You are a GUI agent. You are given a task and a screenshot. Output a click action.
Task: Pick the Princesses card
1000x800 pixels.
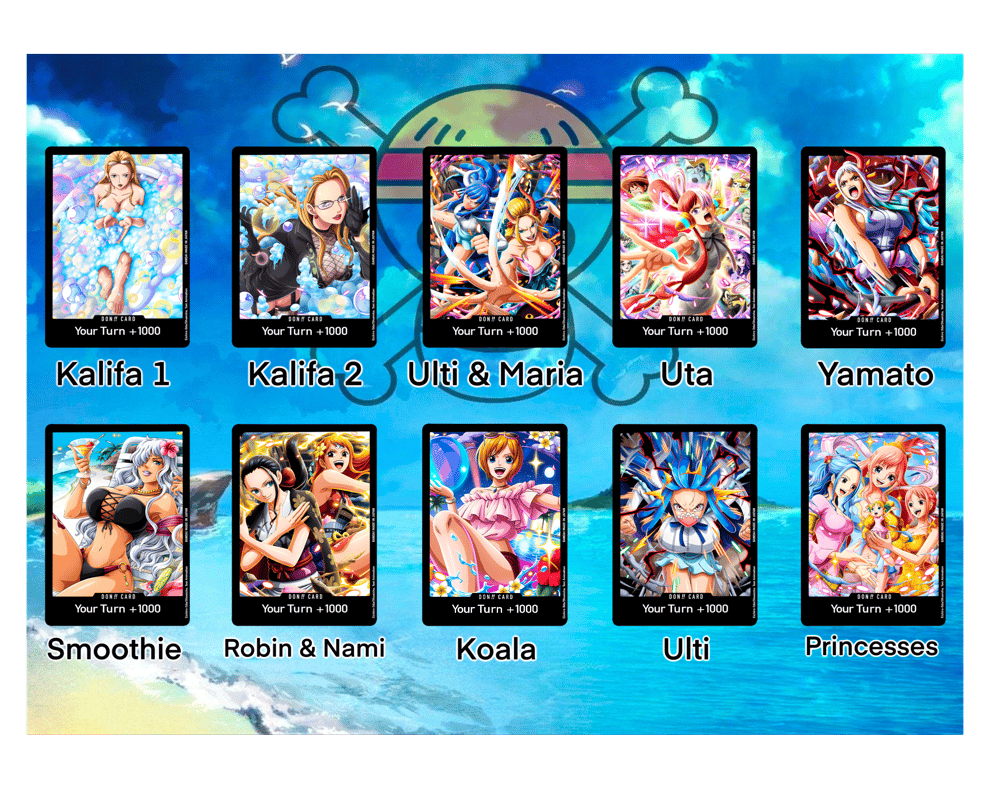(x=873, y=524)
